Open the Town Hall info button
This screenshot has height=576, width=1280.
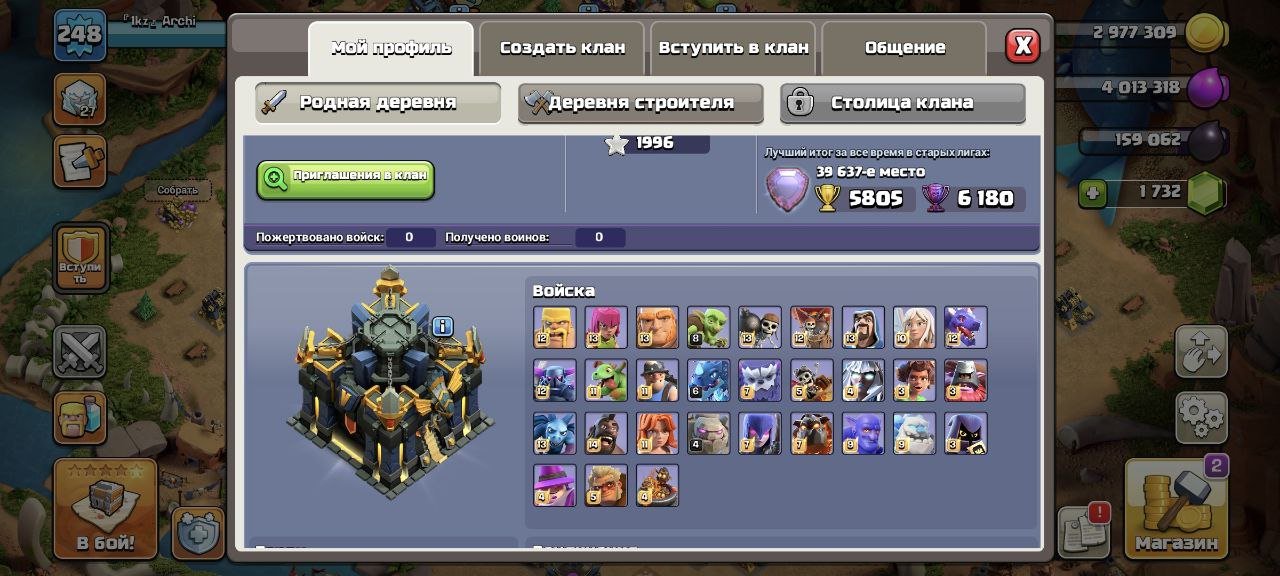(x=442, y=326)
